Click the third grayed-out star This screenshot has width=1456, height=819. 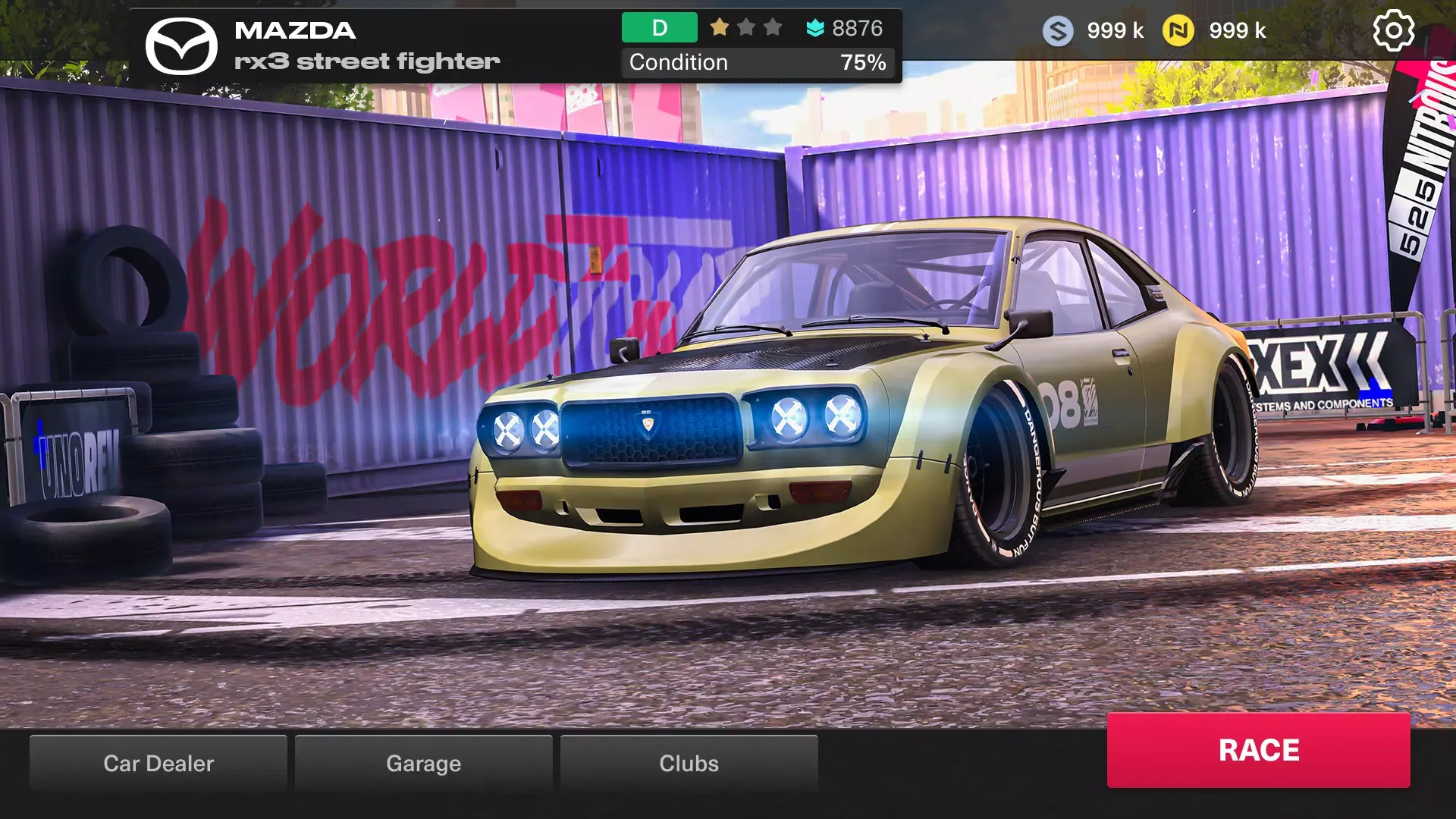click(x=773, y=27)
